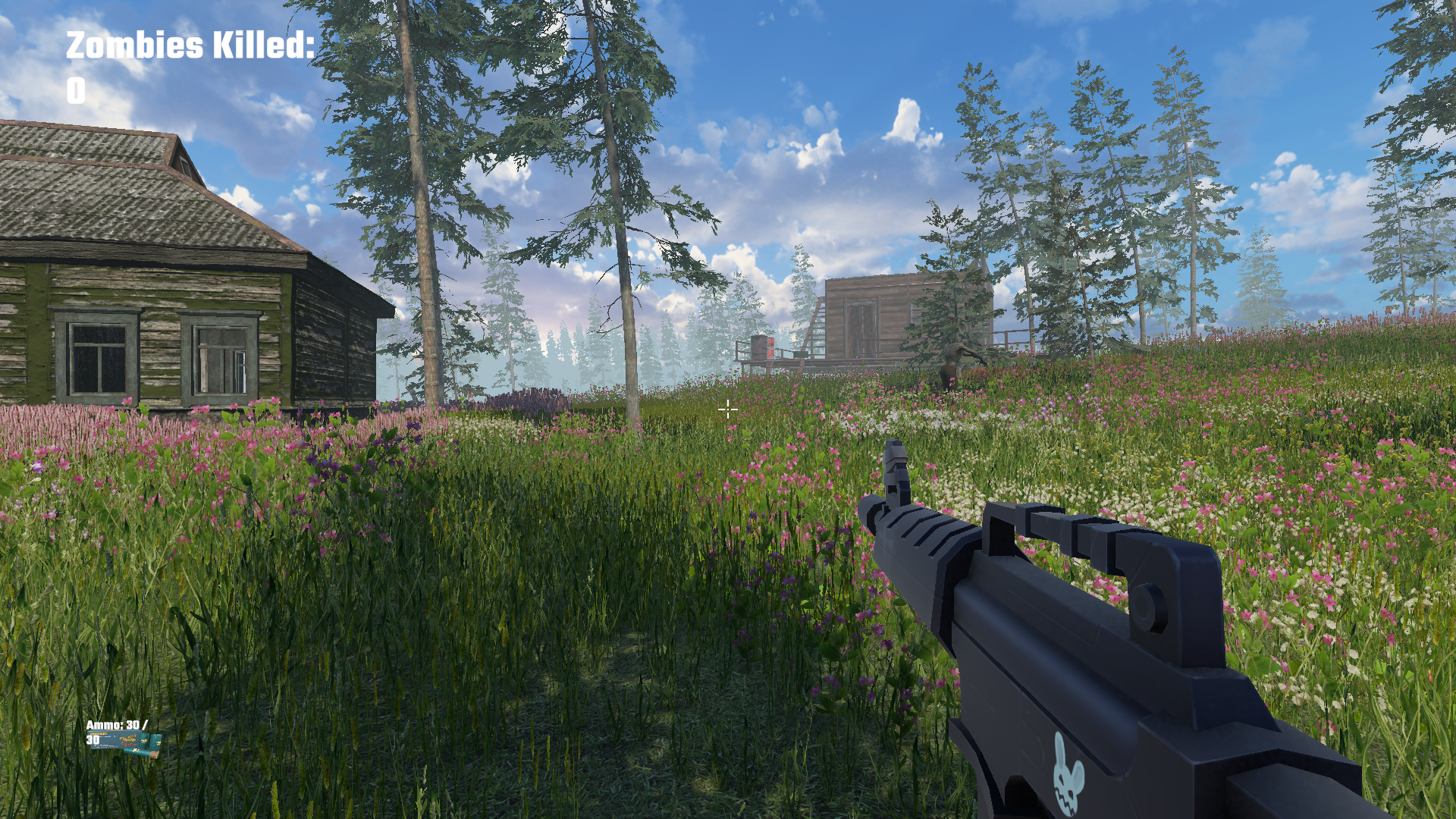Click the metal barrel on the distant platform
Screen dimensions: 1456x819
tap(758, 349)
